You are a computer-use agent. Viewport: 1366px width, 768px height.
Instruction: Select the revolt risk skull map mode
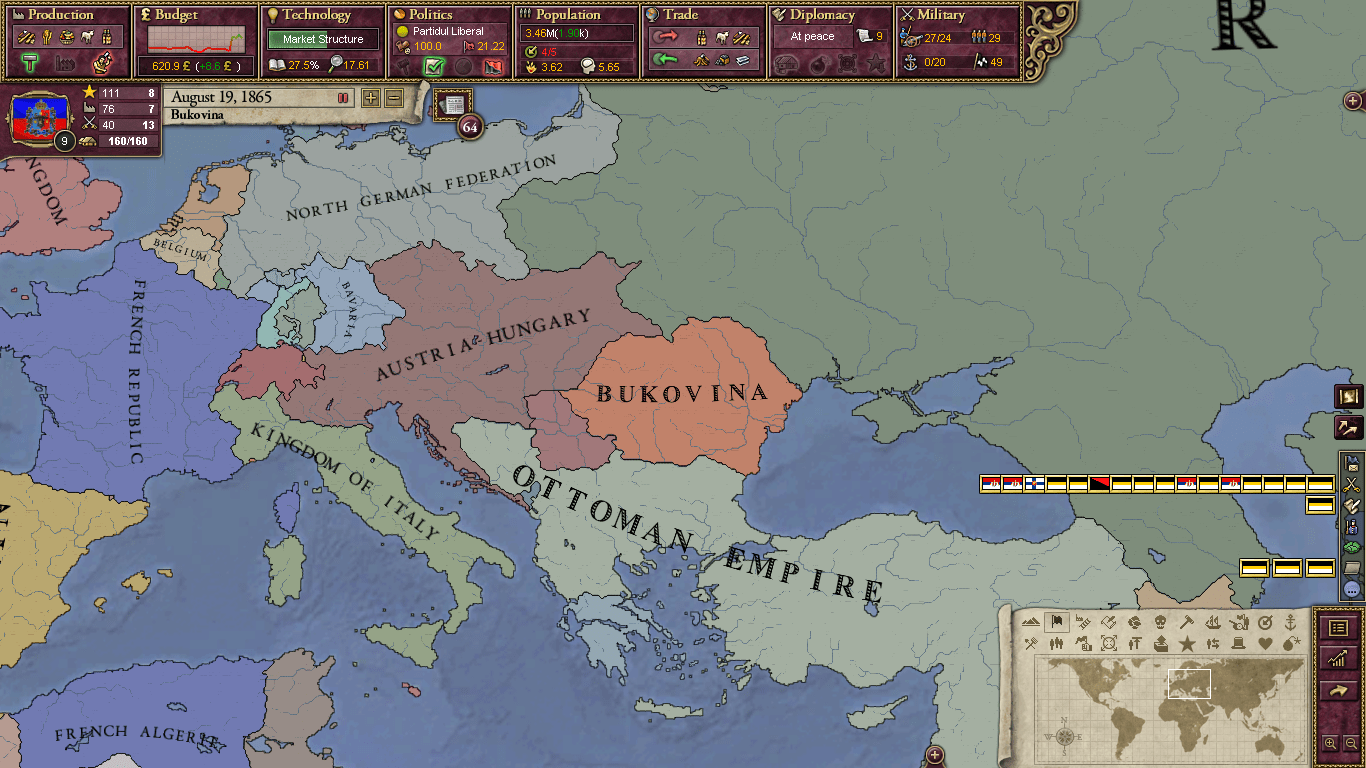pyautogui.click(x=1162, y=622)
